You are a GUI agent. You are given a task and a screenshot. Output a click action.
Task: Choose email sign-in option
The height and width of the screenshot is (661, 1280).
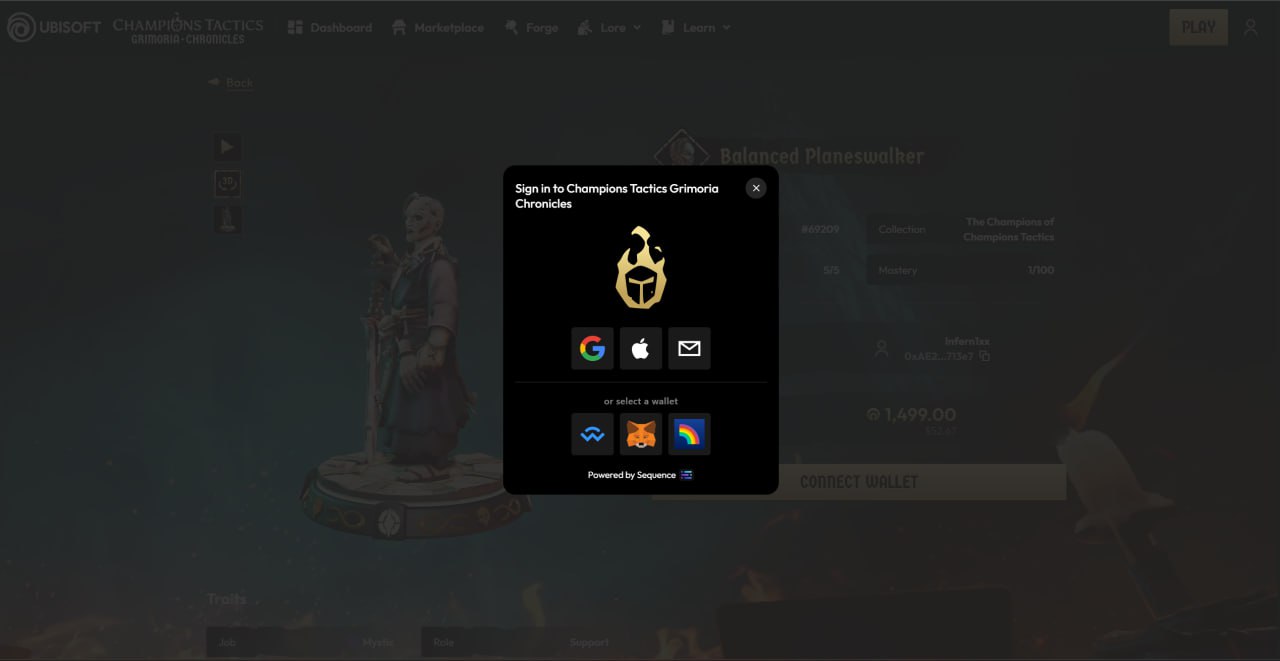689,349
